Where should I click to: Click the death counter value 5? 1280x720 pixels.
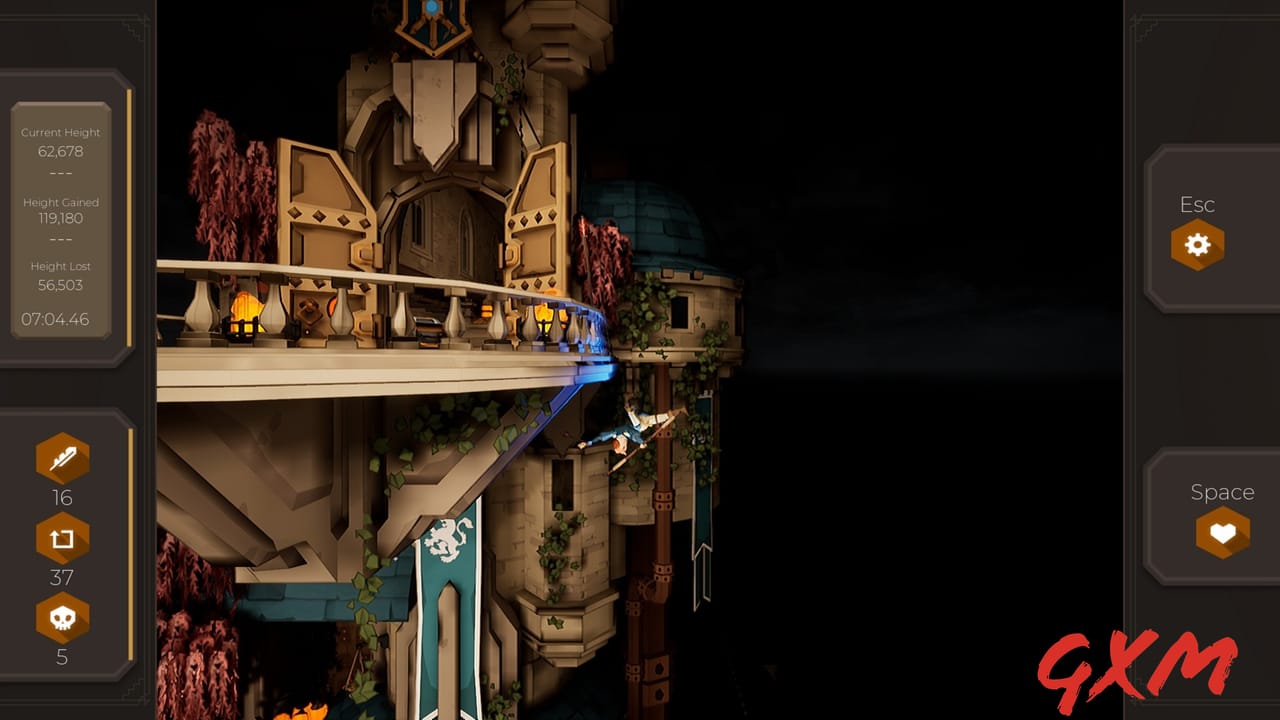(61, 657)
